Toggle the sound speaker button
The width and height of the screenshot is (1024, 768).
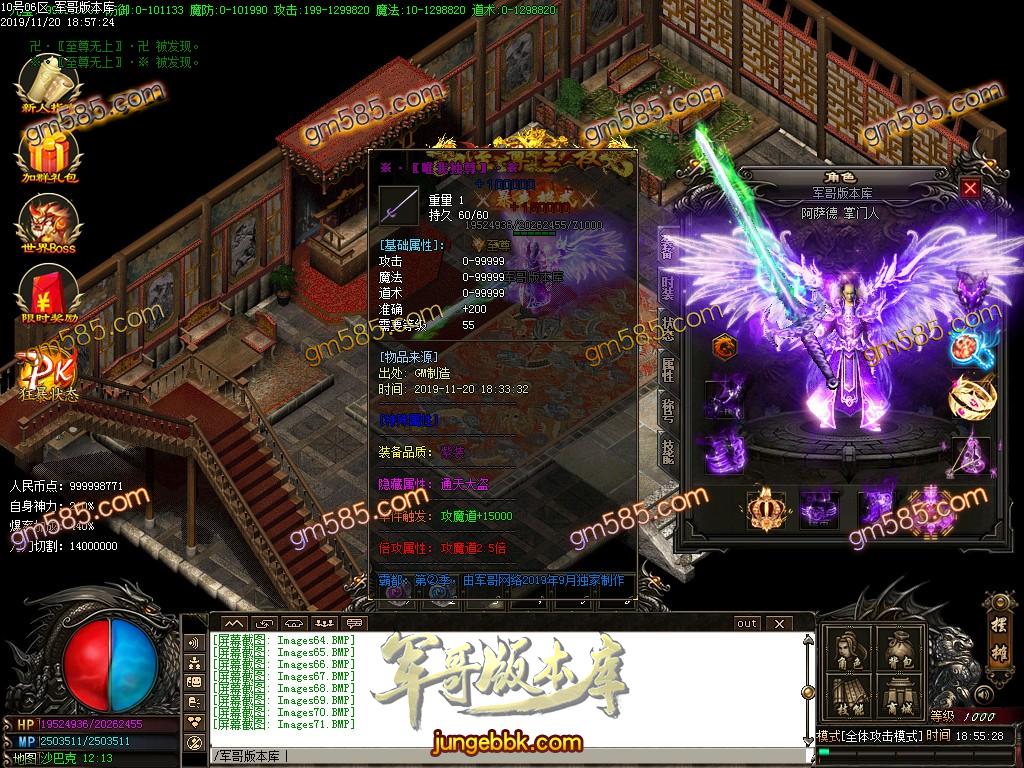click(986, 694)
